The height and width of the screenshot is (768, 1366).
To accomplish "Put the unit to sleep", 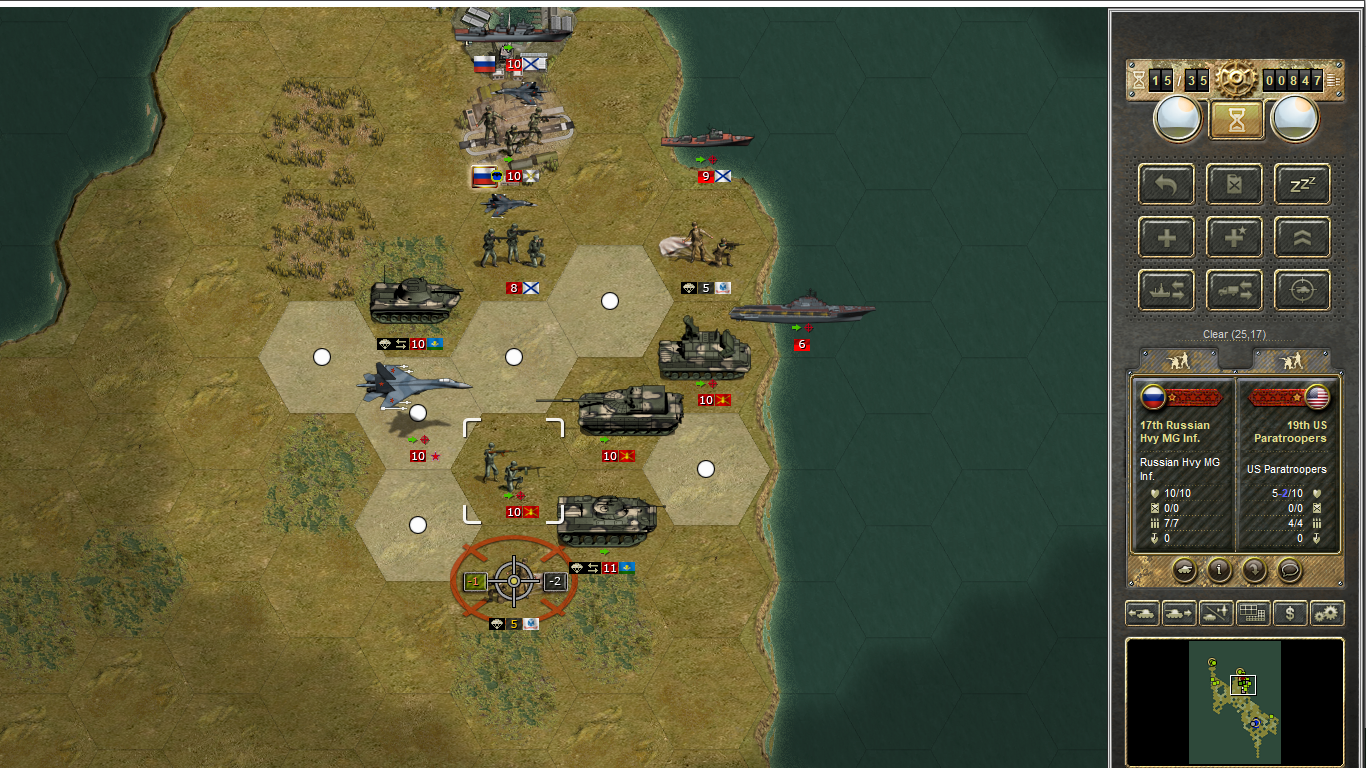I will click(1302, 184).
